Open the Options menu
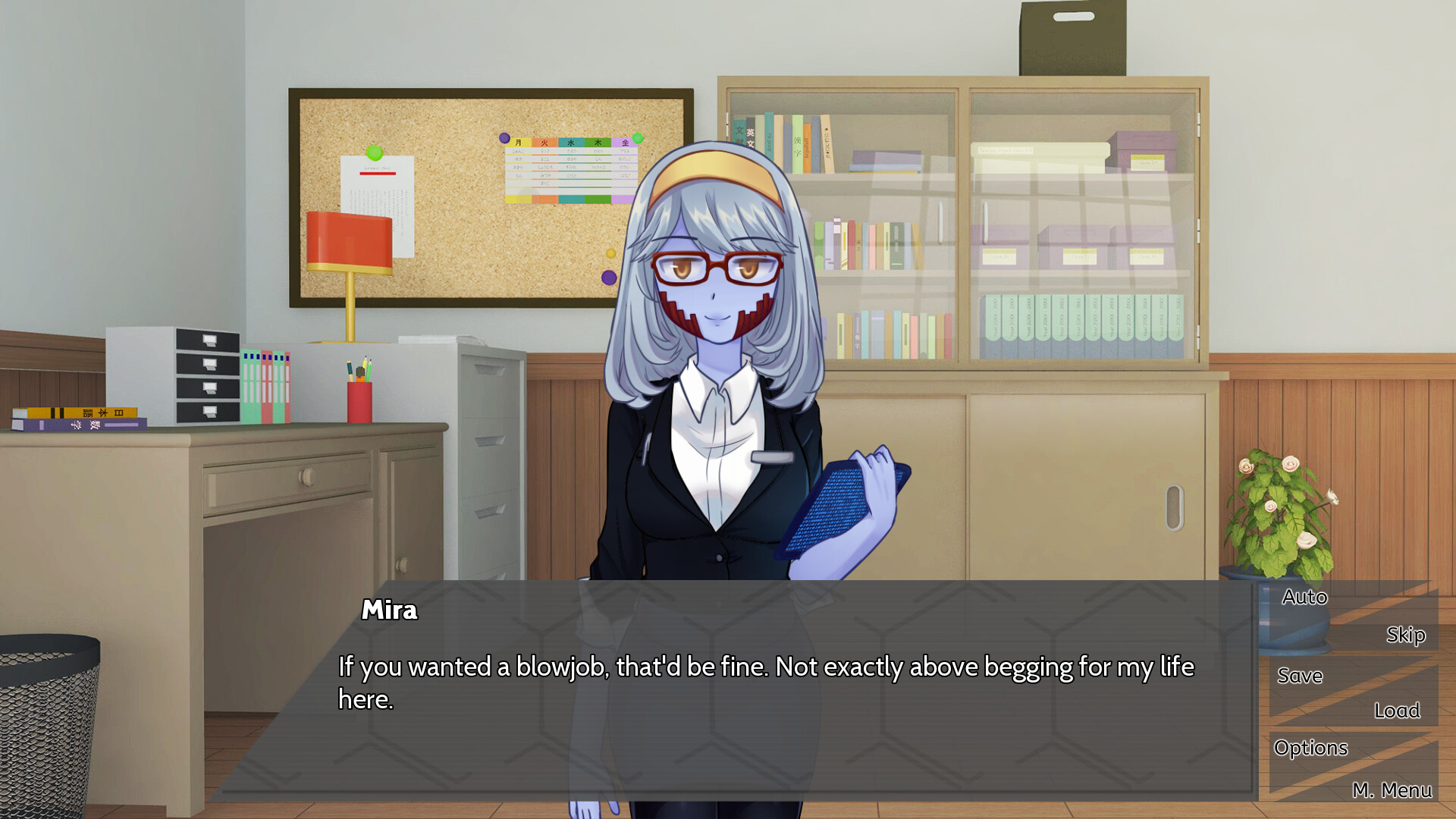This screenshot has height=819, width=1456. [1311, 748]
